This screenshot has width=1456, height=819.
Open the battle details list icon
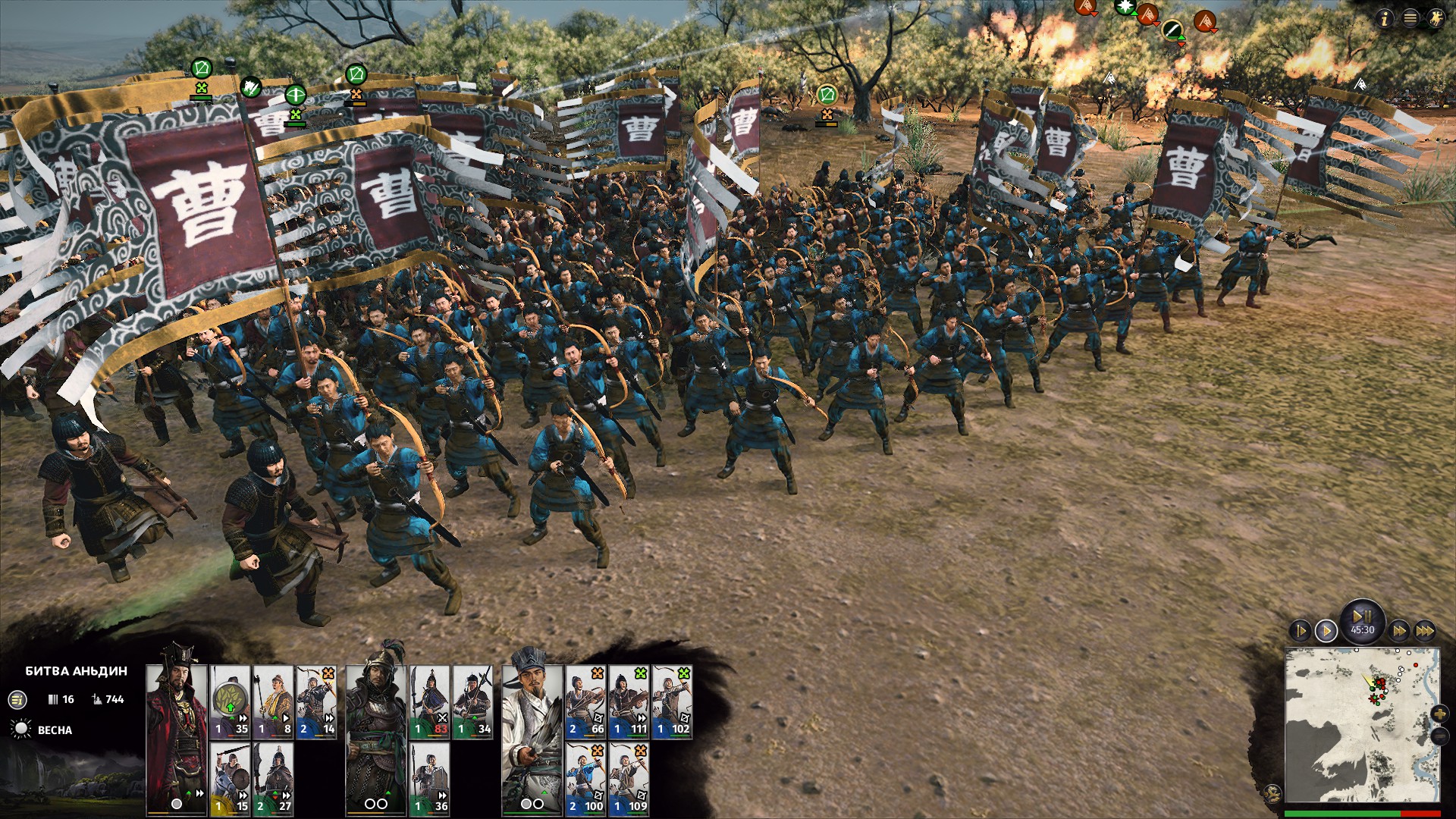point(17,700)
